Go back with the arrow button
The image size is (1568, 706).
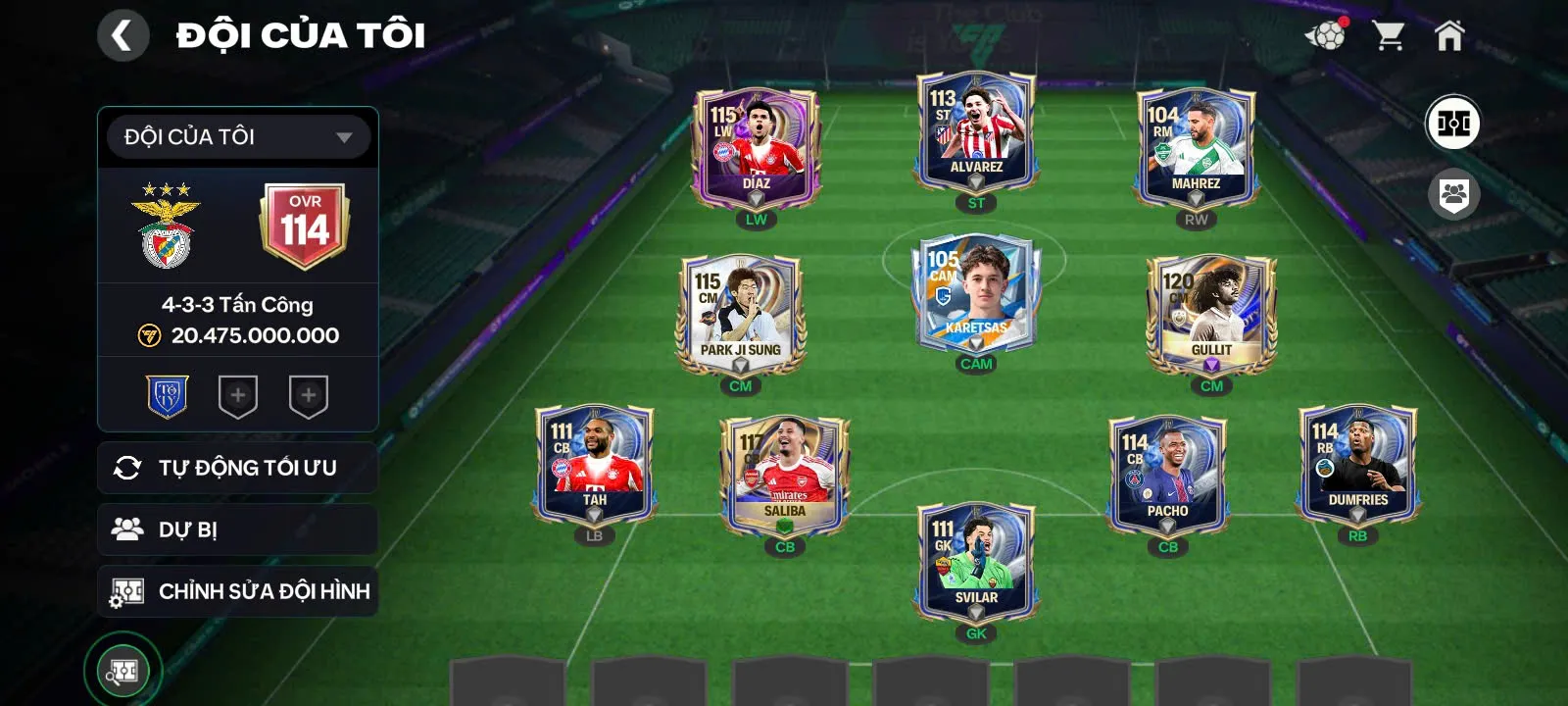coord(122,36)
